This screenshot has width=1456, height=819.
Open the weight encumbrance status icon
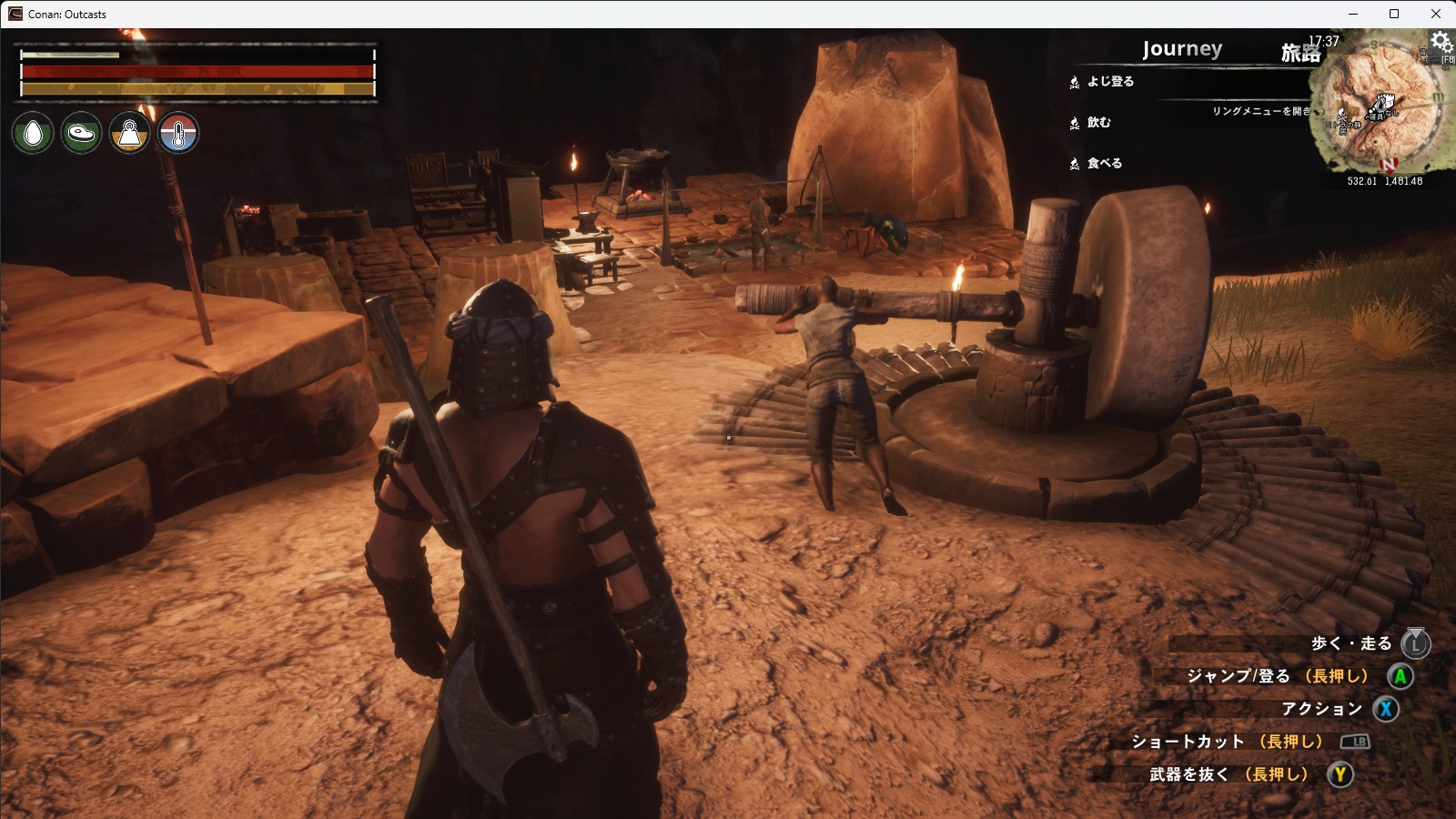[x=130, y=134]
